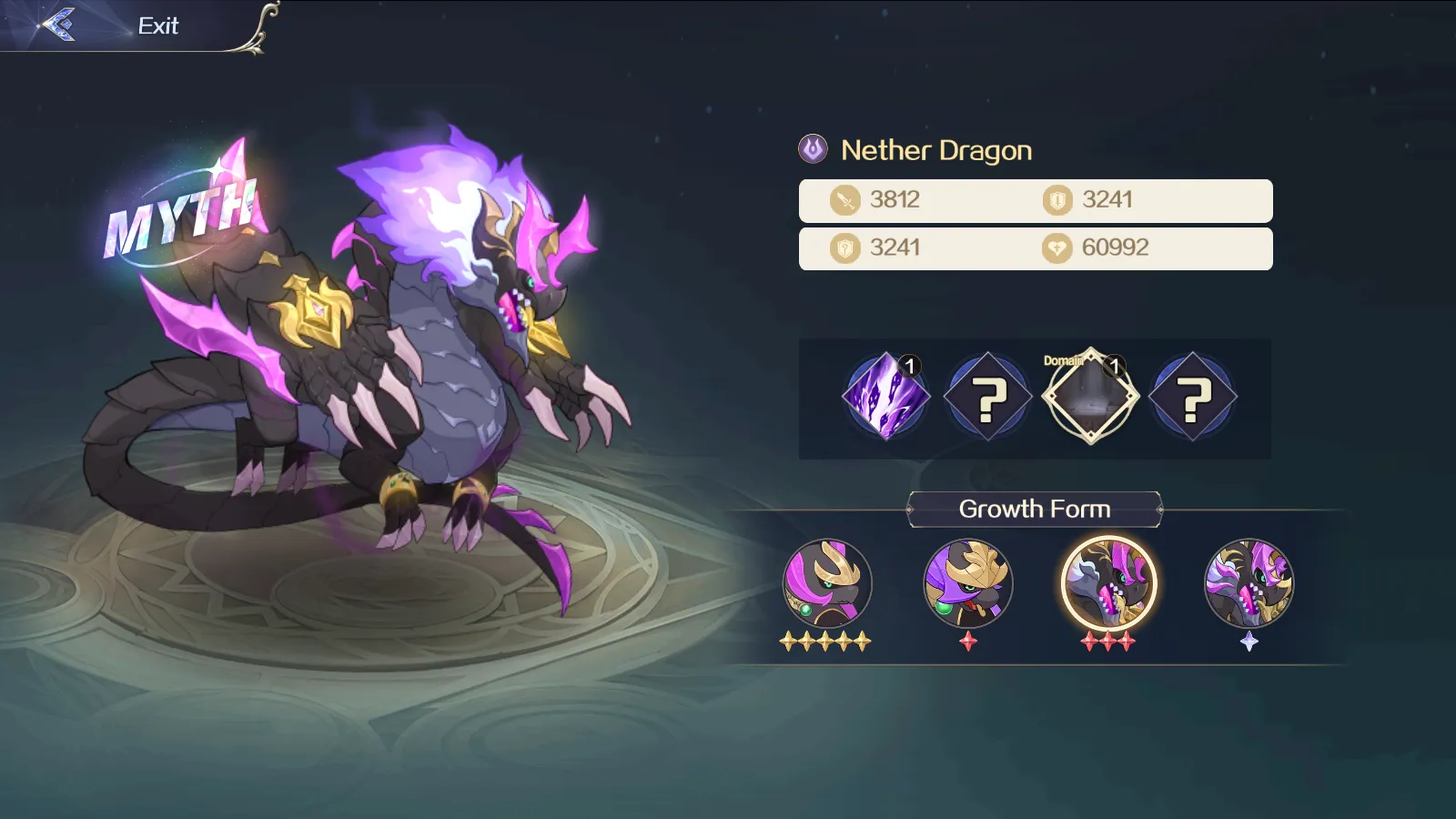Select the final growth form portrait
Viewport: 1456px width, 819px height.
(x=1249, y=586)
